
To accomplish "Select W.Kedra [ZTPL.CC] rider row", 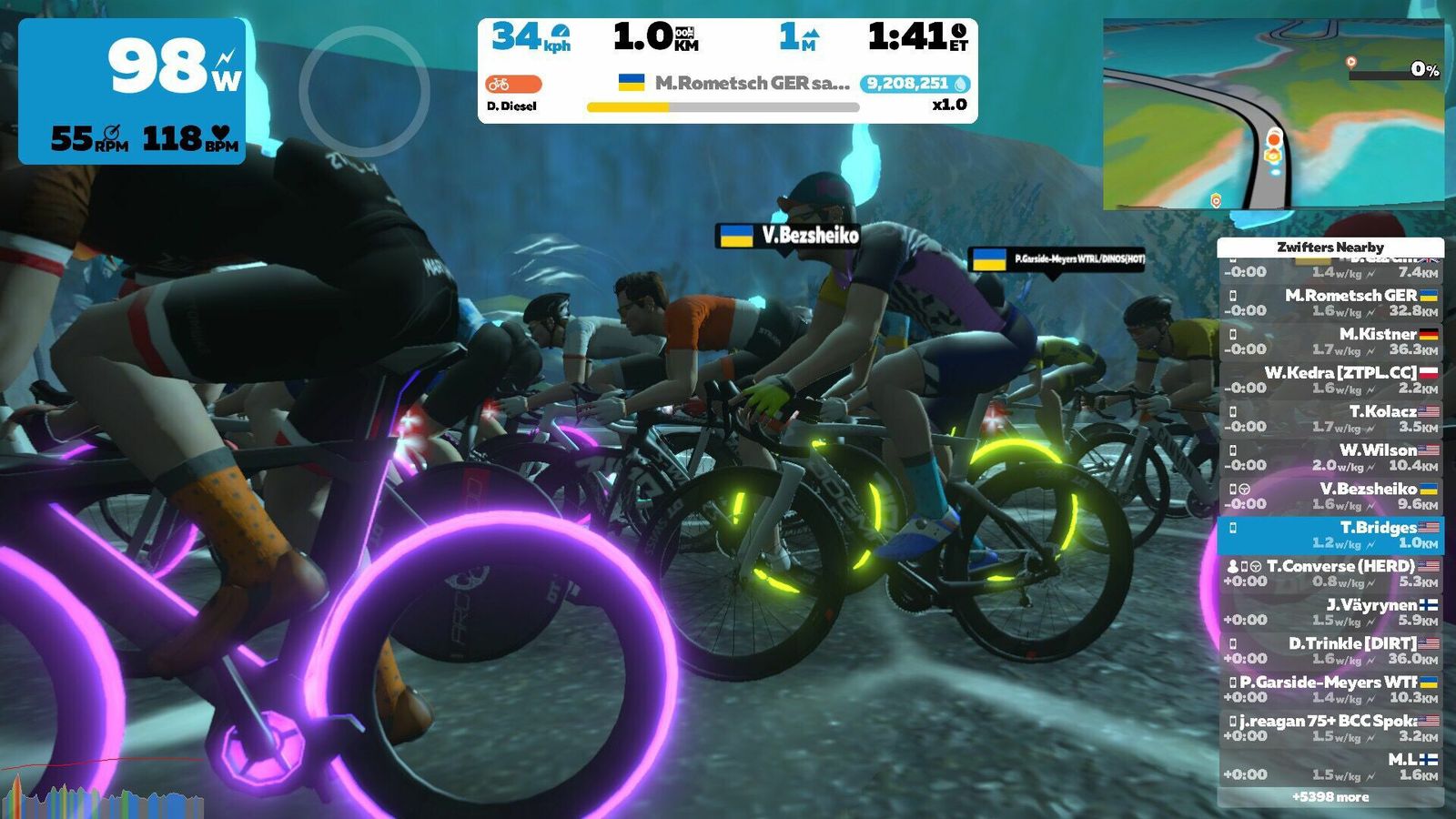I will (1330, 379).
